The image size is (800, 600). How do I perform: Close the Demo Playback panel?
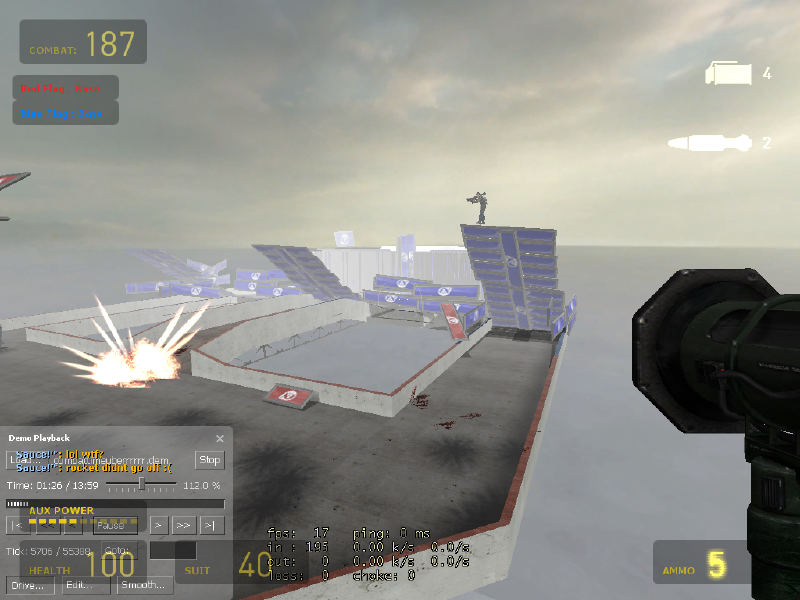pos(220,438)
